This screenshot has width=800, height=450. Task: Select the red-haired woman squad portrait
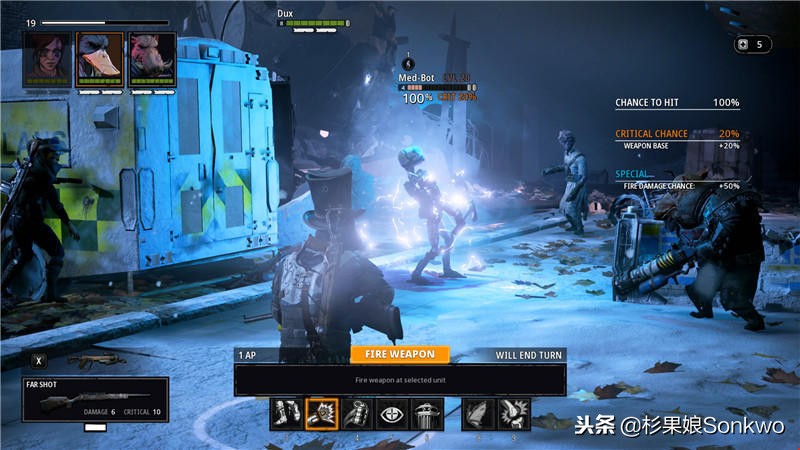pyautogui.click(x=49, y=57)
